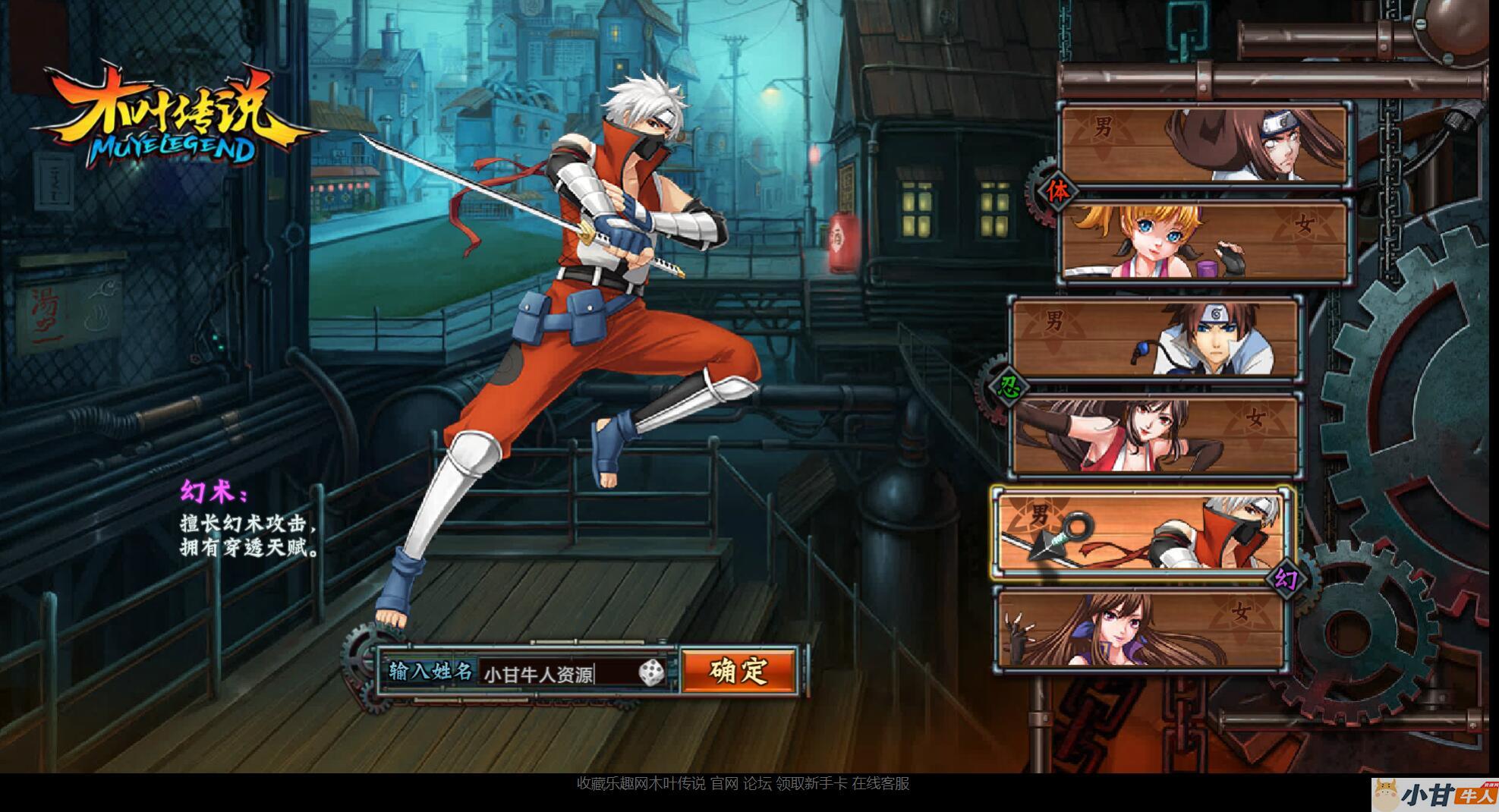Select the male ninjutsu (忍) character
The width and height of the screenshot is (1499, 812).
(1154, 338)
